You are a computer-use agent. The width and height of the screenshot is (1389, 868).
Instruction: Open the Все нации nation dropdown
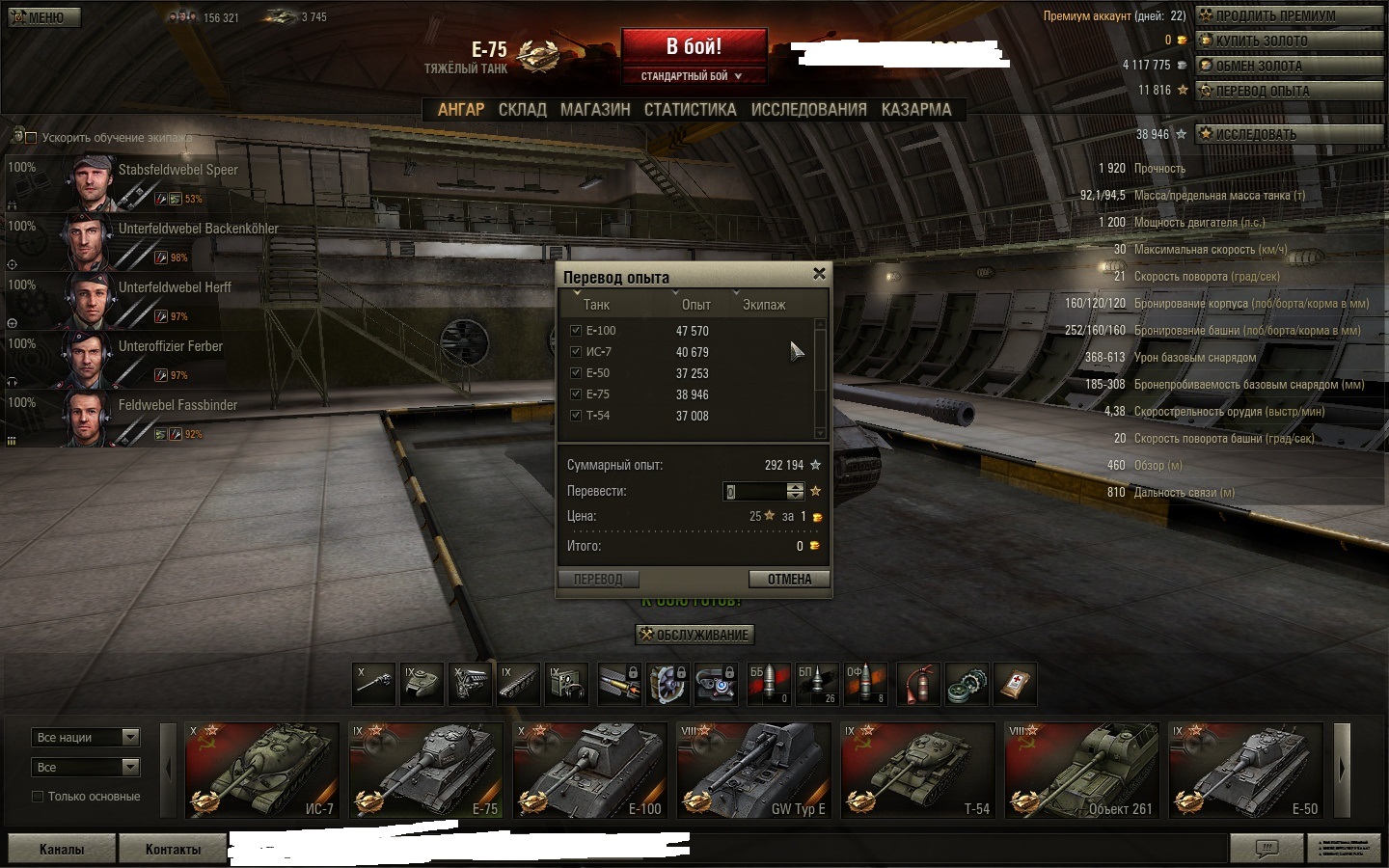coord(86,738)
